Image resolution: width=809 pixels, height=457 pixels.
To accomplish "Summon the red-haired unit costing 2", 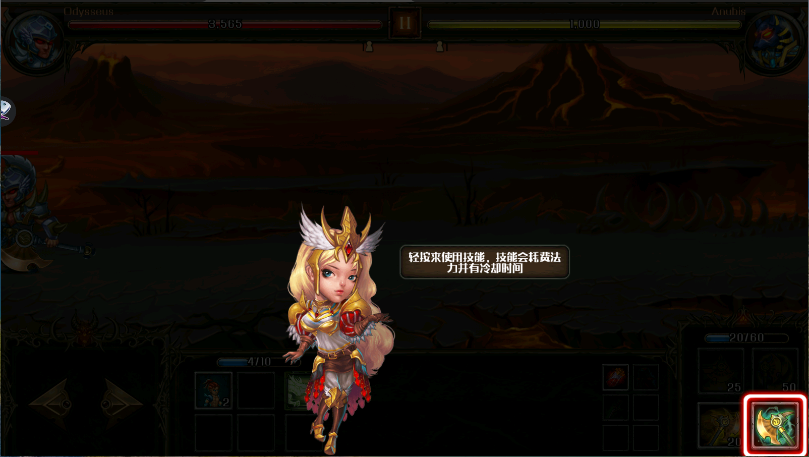I will point(213,390).
